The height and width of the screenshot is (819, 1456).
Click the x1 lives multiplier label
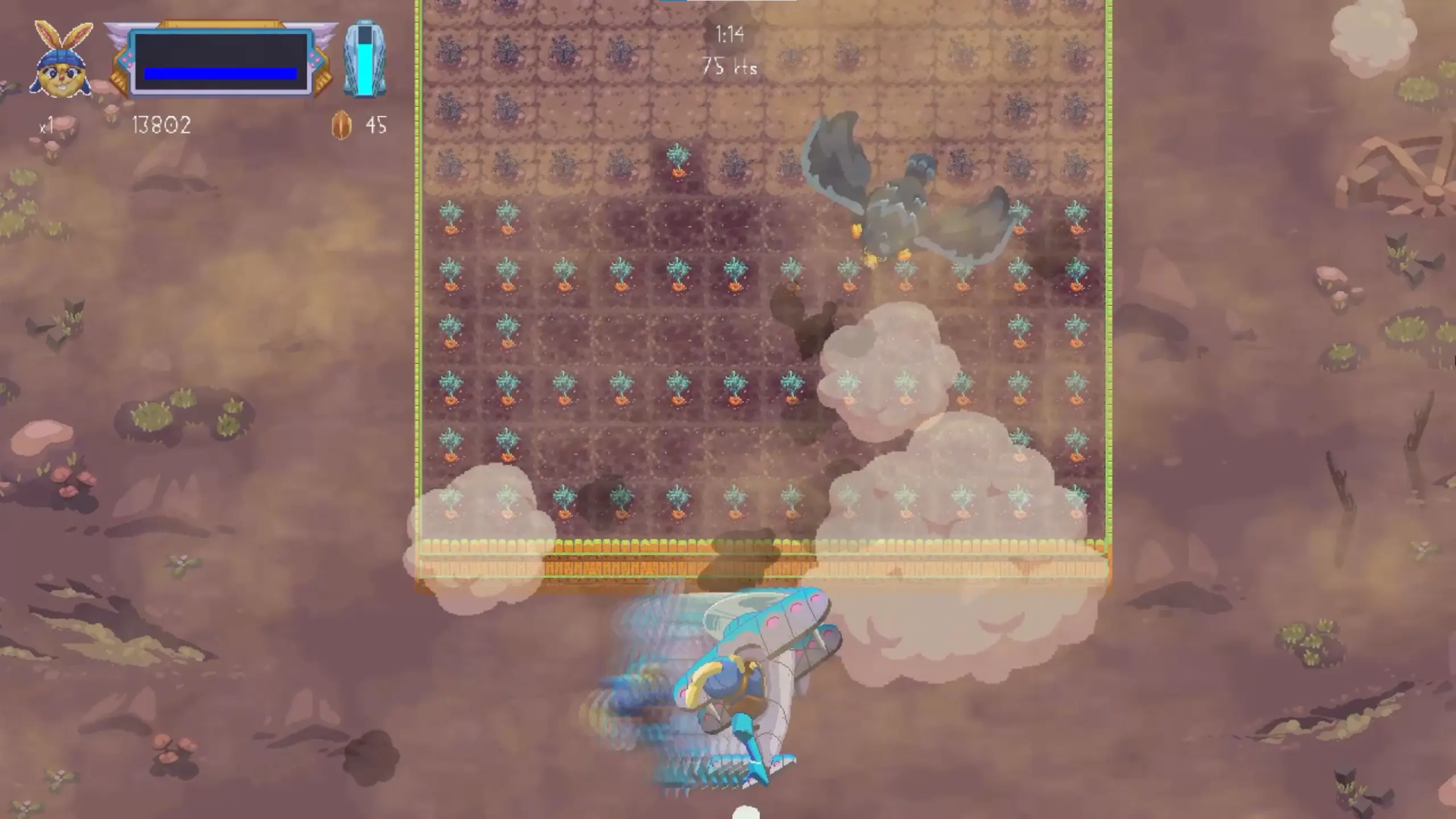45,126
